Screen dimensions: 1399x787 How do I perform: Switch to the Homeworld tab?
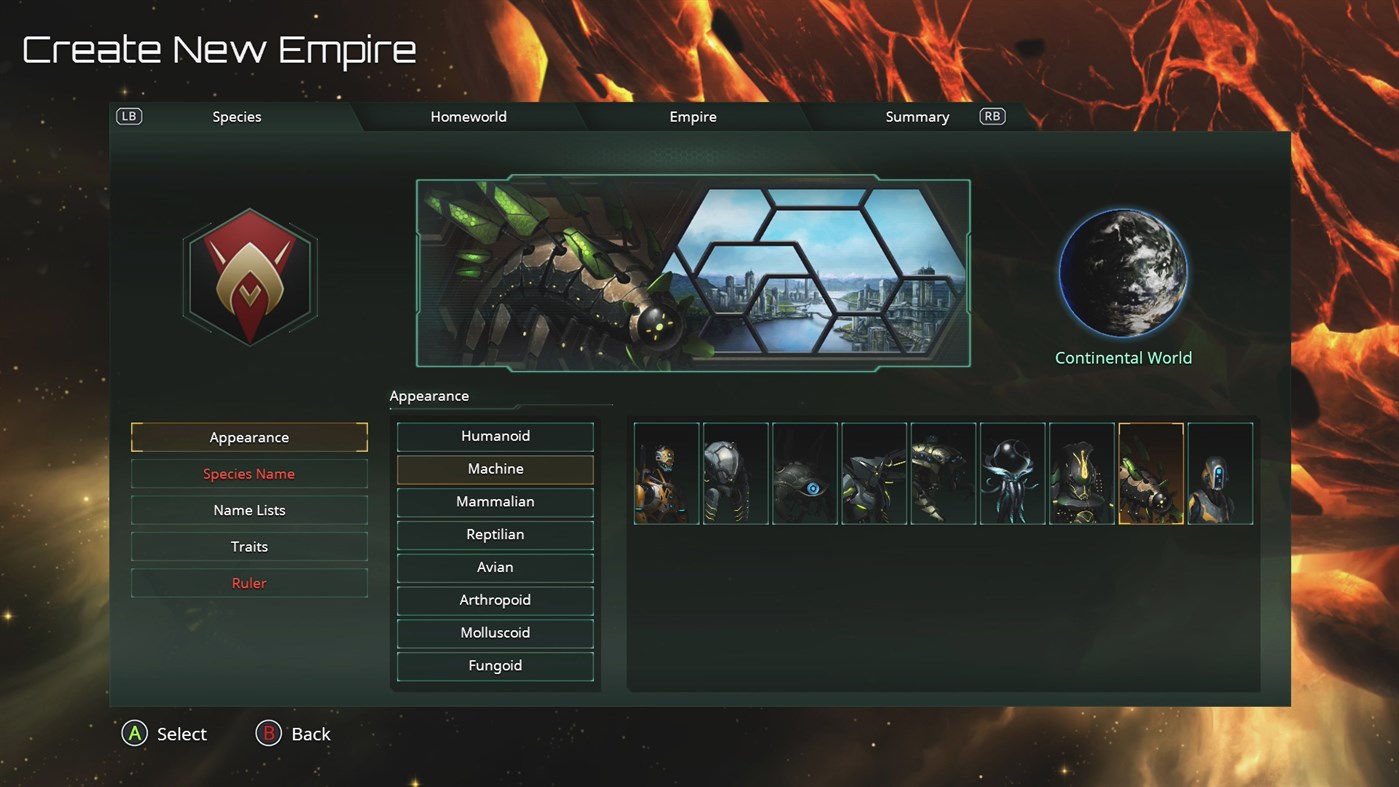pos(468,116)
